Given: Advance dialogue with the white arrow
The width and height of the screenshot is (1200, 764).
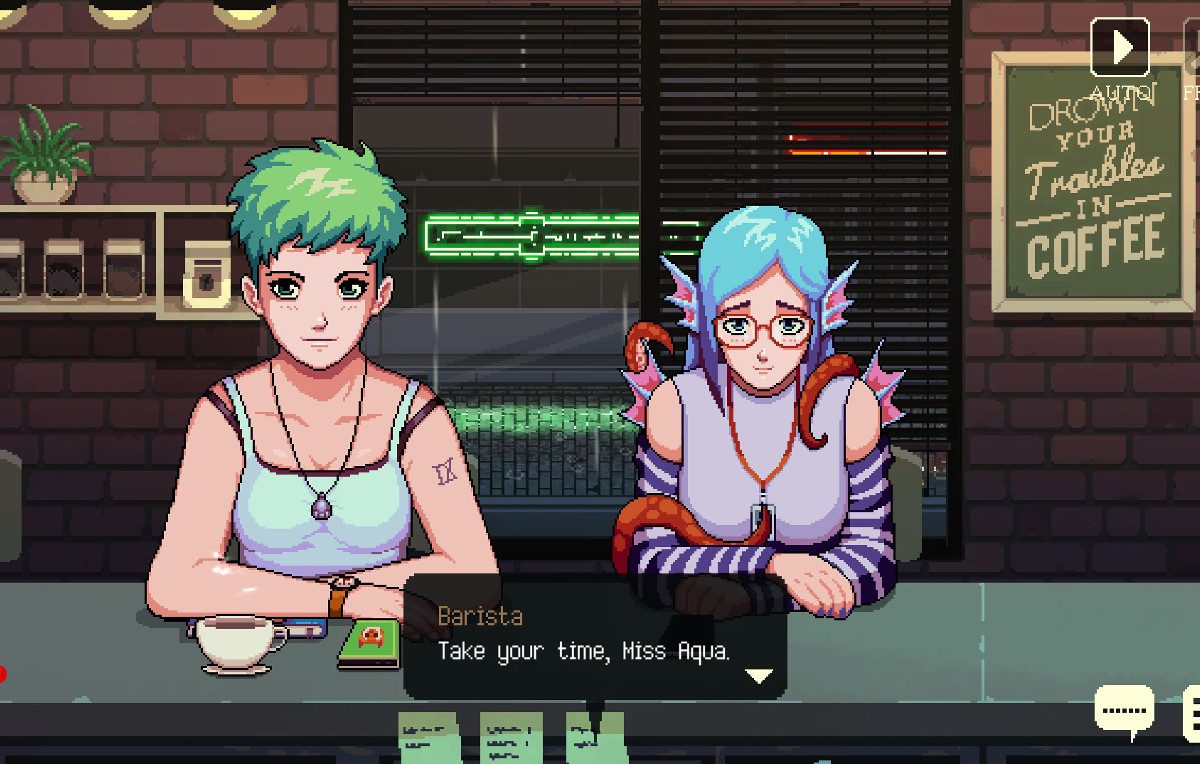Looking at the screenshot, I should point(759,676).
